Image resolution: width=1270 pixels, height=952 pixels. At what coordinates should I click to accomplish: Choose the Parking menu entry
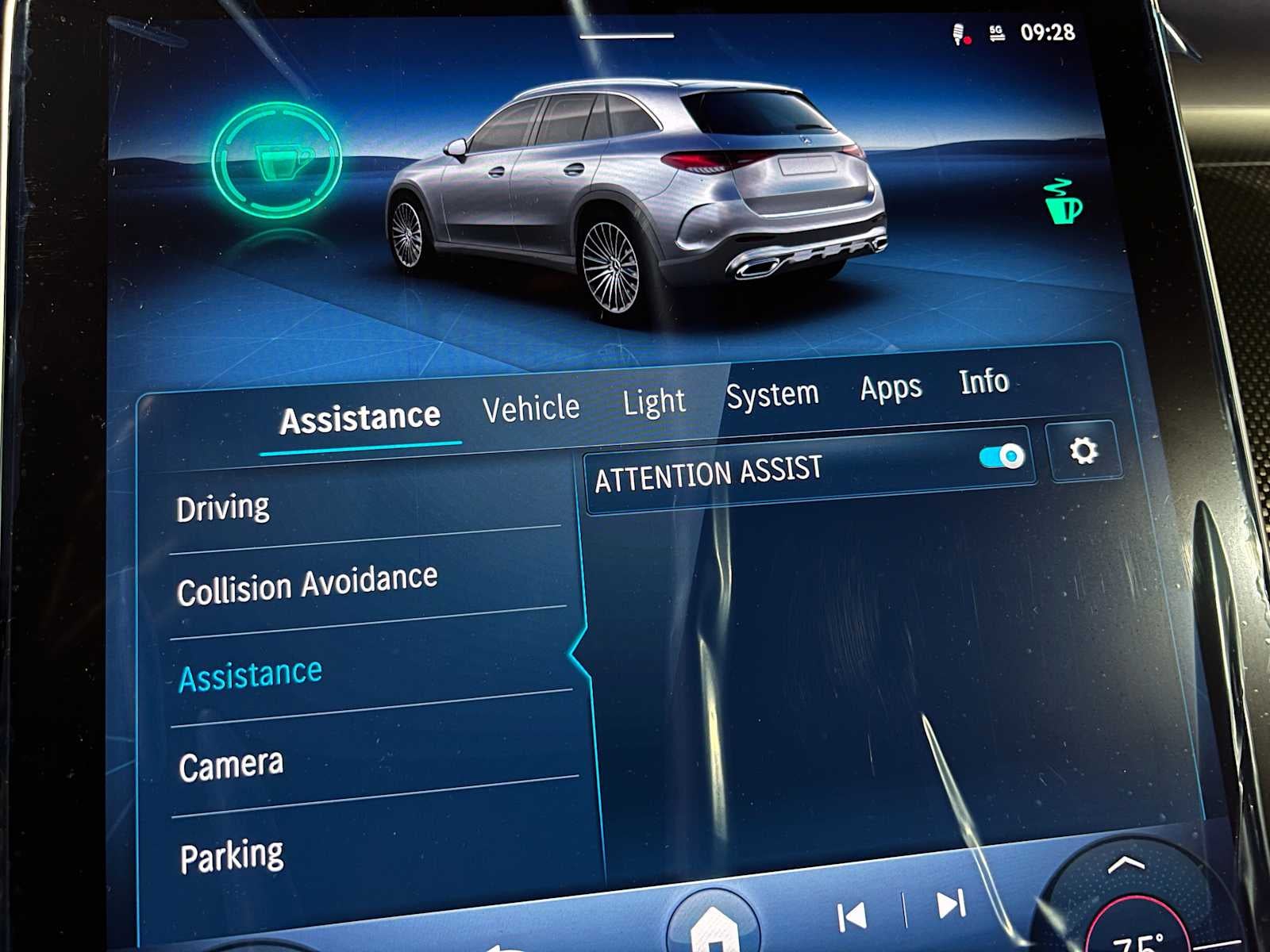(x=232, y=856)
